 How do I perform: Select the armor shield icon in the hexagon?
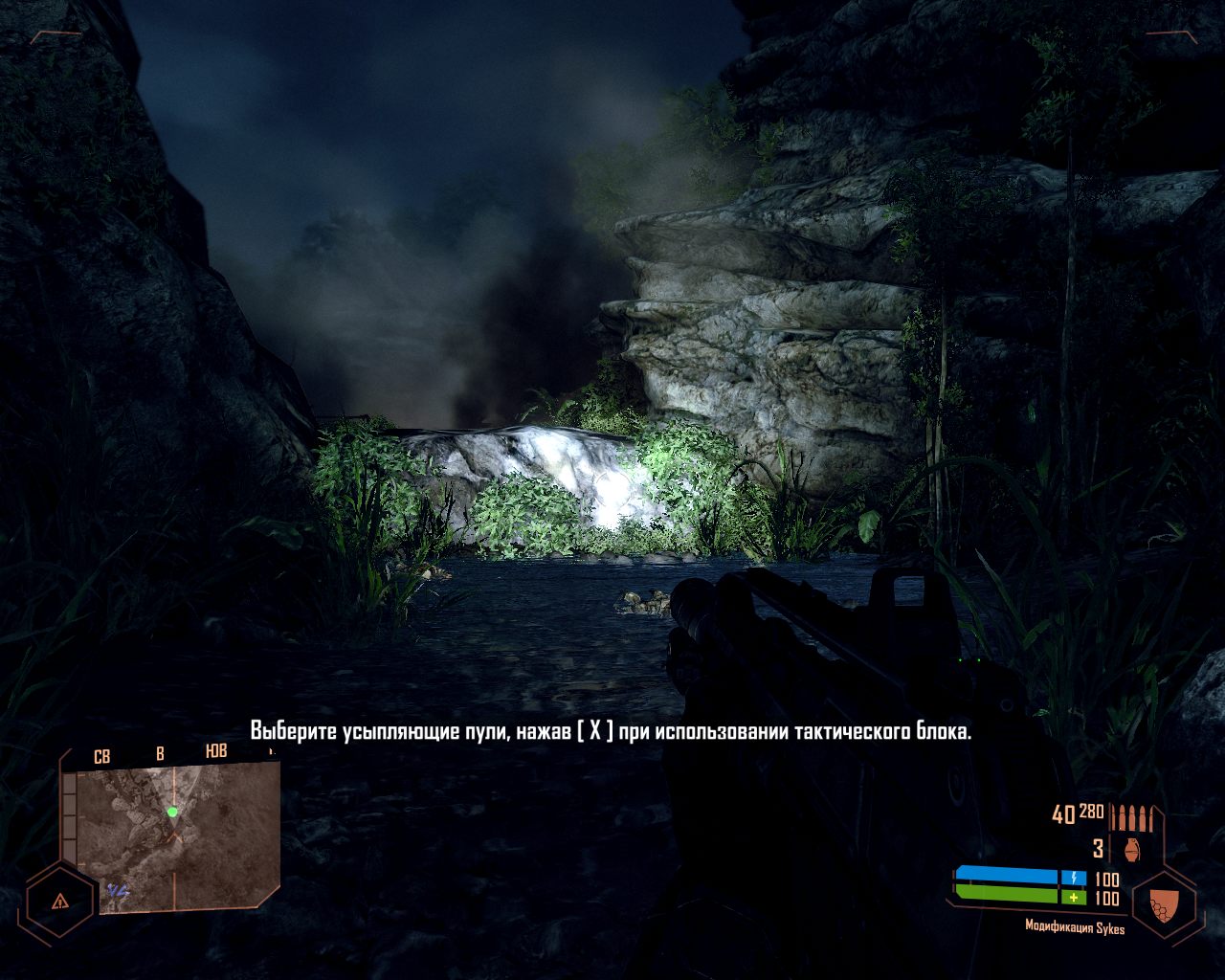tap(1163, 904)
